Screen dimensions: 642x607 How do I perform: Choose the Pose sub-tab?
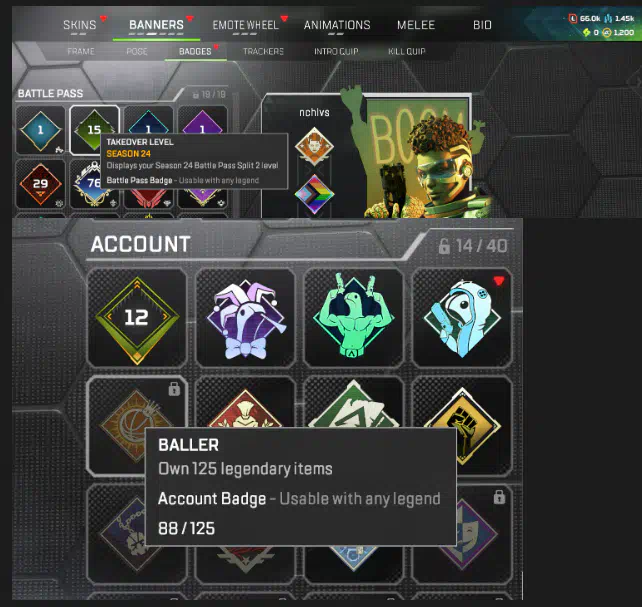click(137, 51)
